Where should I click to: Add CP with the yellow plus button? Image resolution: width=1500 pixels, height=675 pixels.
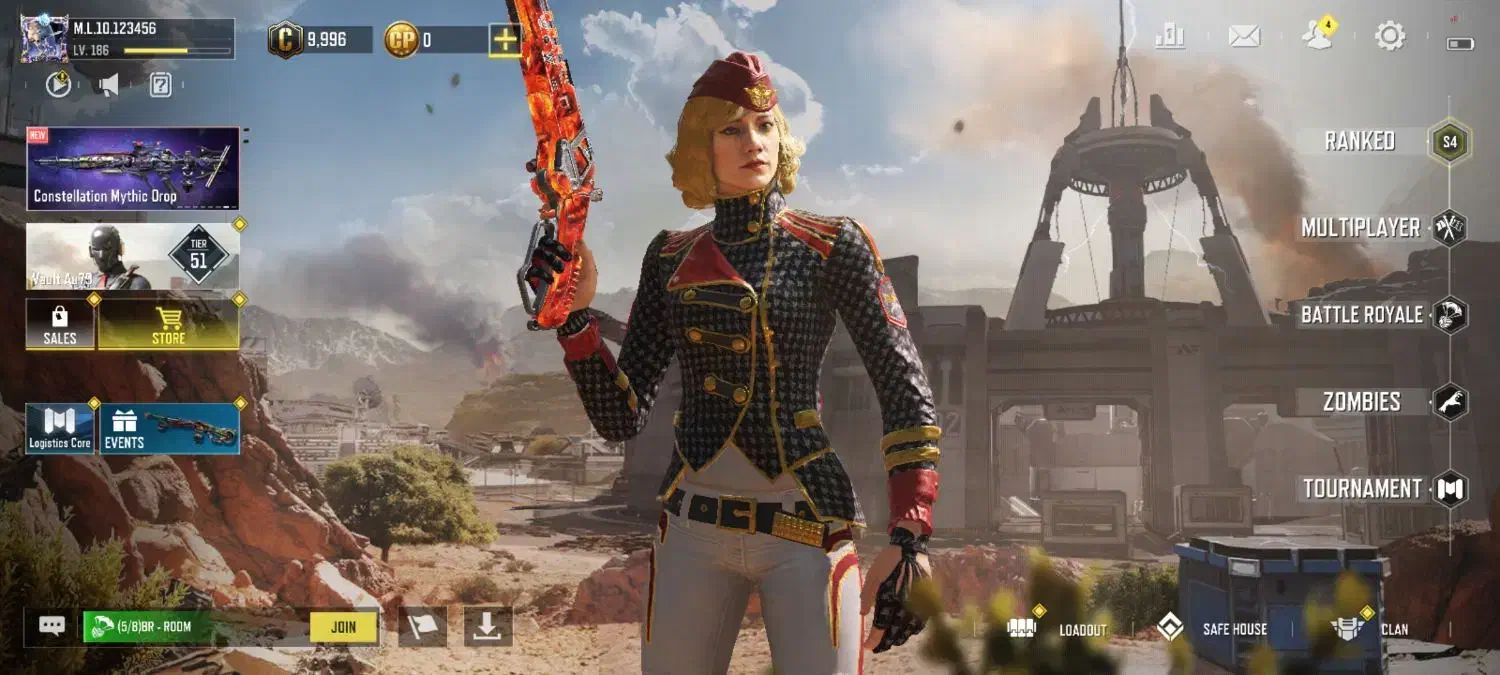(504, 40)
